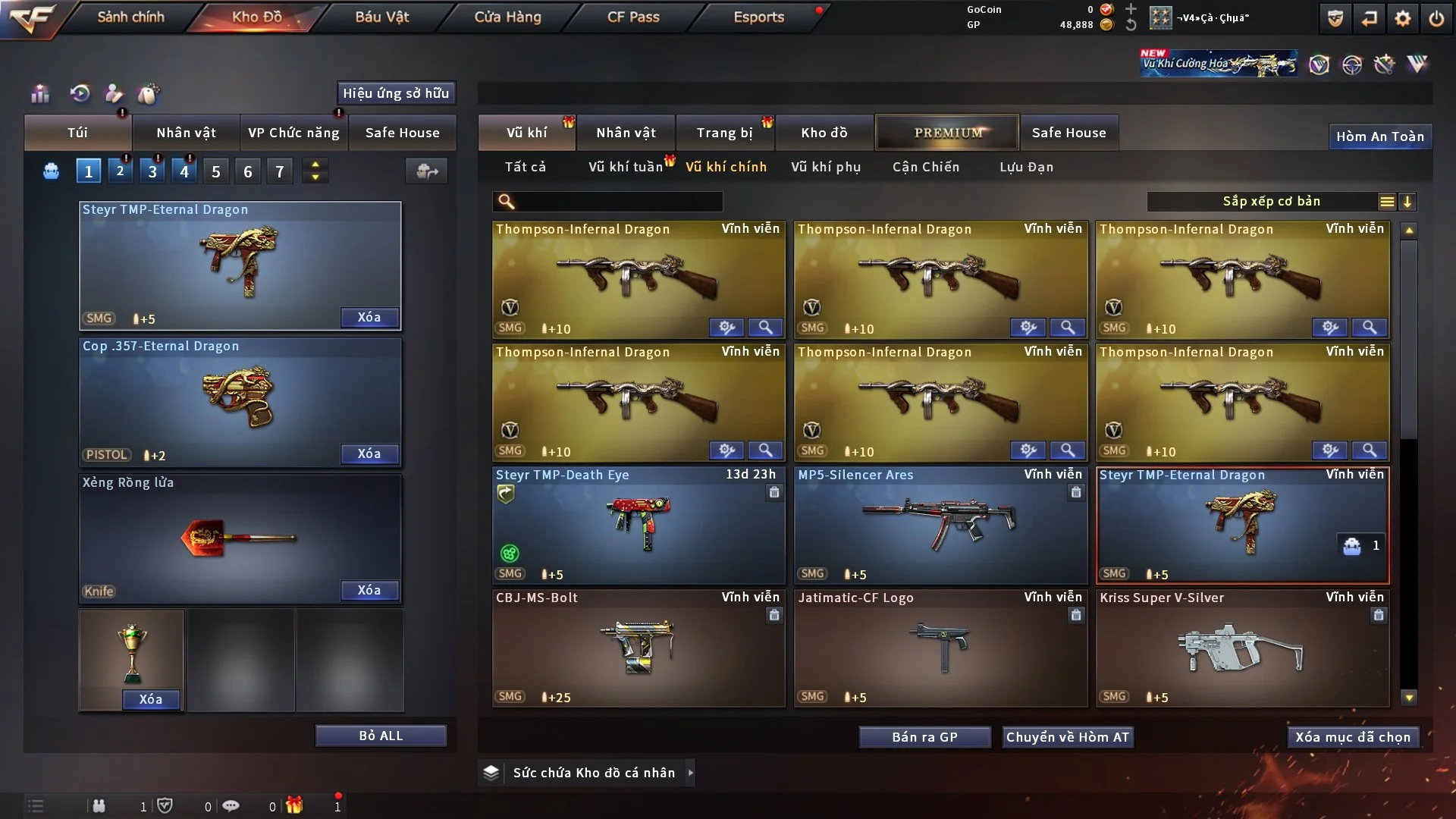The height and width of the screenshot is (819, 1456).
Task: Open the Sắp xếp cơ bản sort dropdown
Action: pos(1272,201)
